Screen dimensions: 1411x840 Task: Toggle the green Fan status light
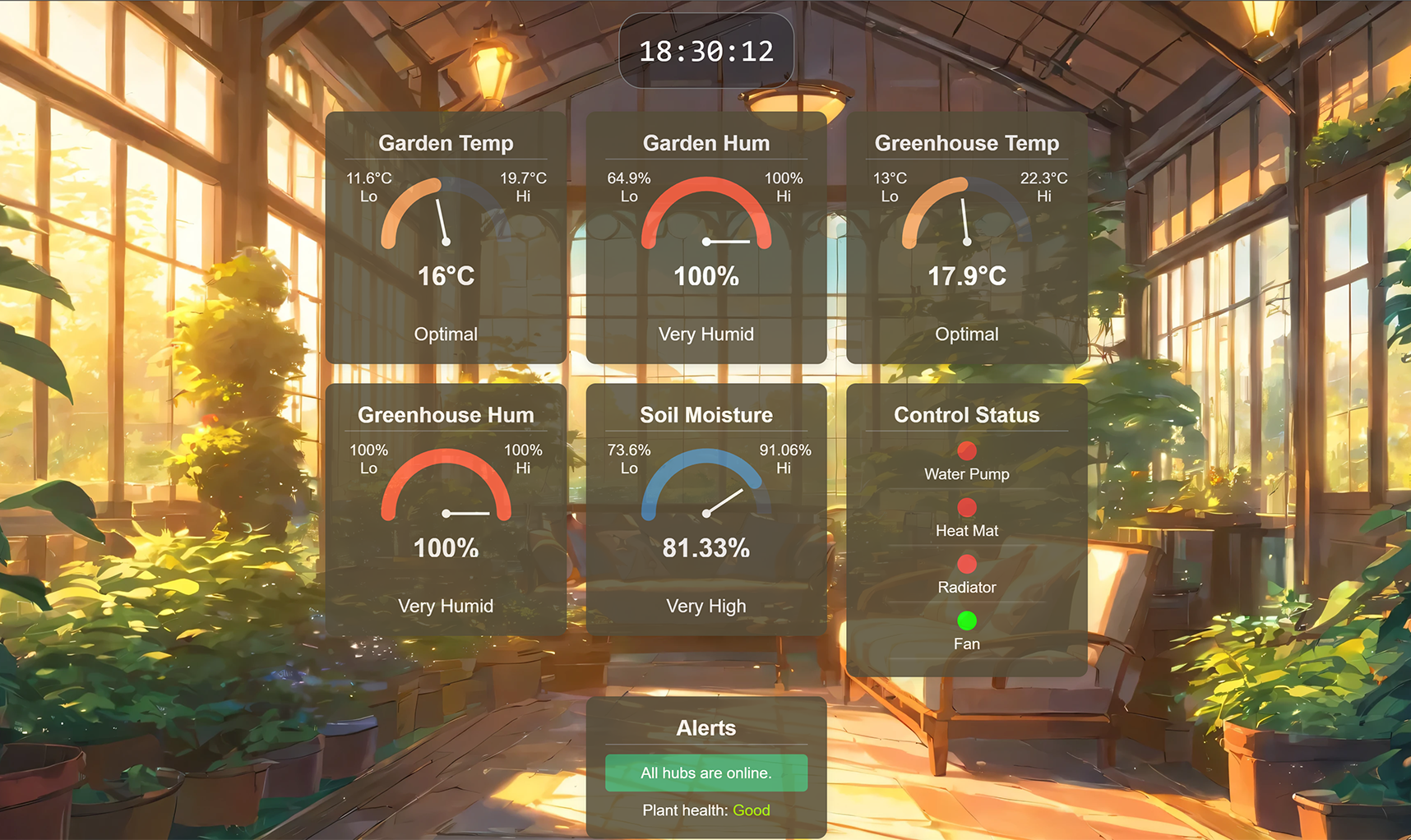point(966,620)
